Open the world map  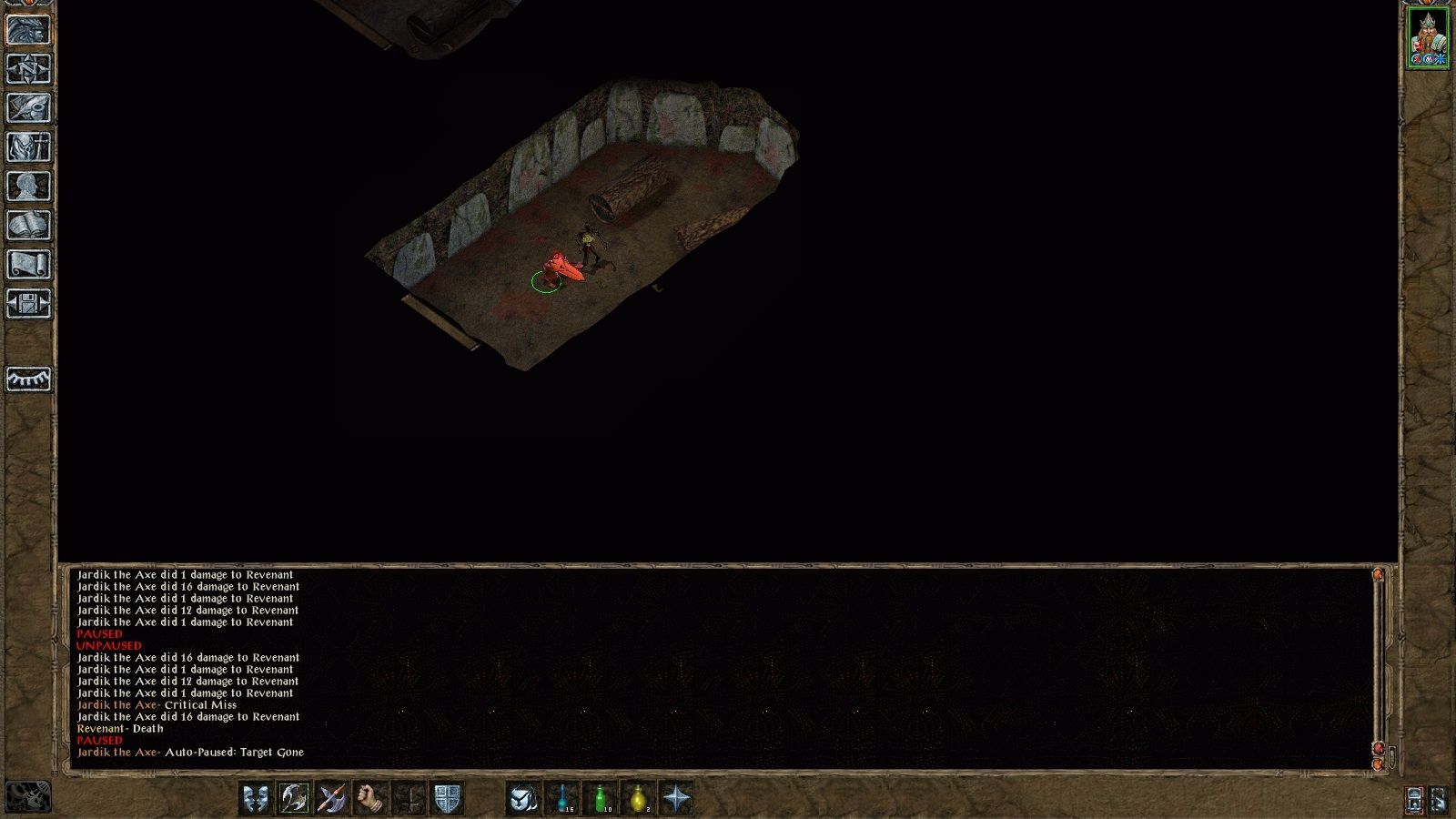[25, 66]
